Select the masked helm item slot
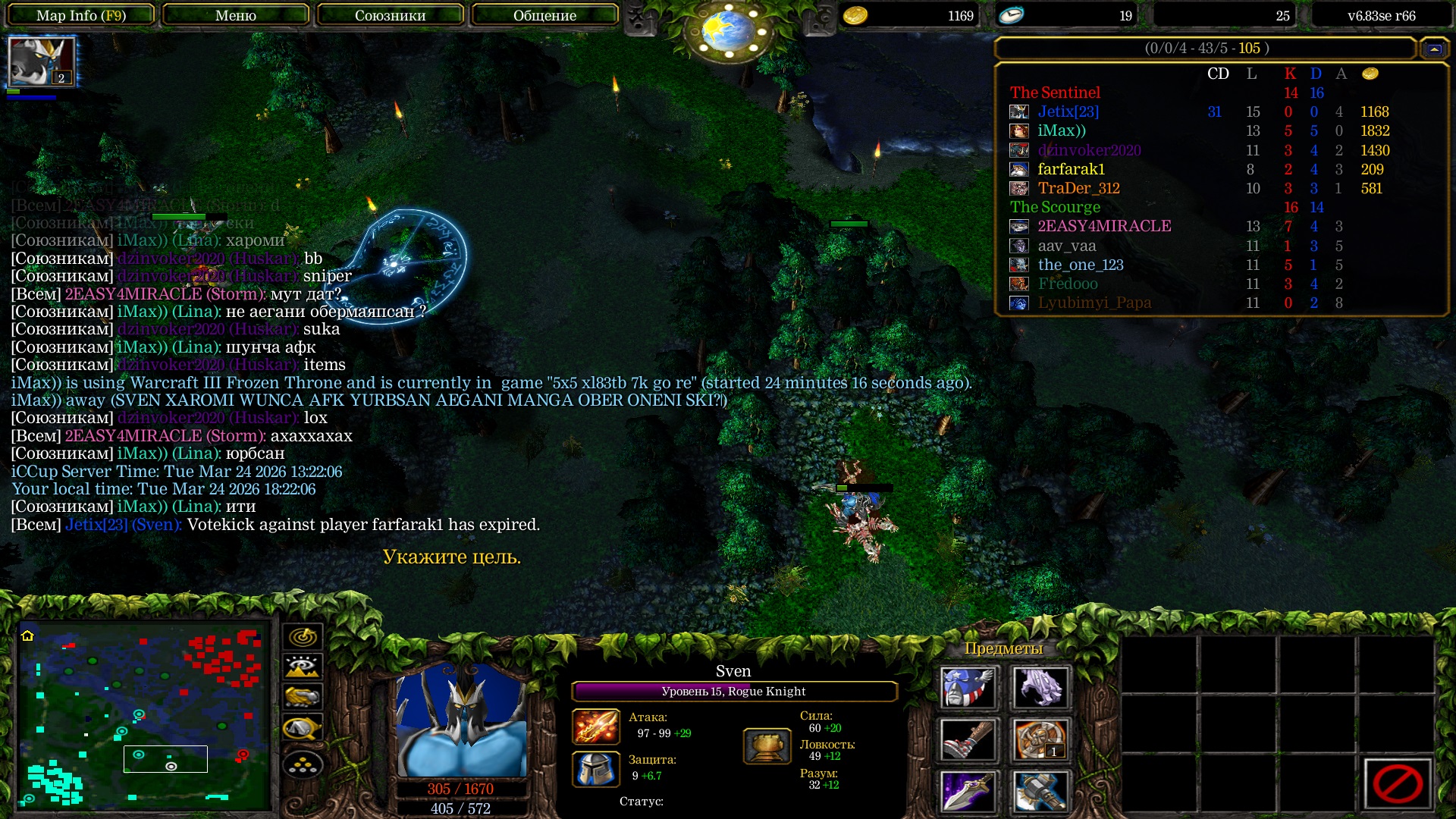The width and height of the screenshot is (1456, 819). pos(968,688)
